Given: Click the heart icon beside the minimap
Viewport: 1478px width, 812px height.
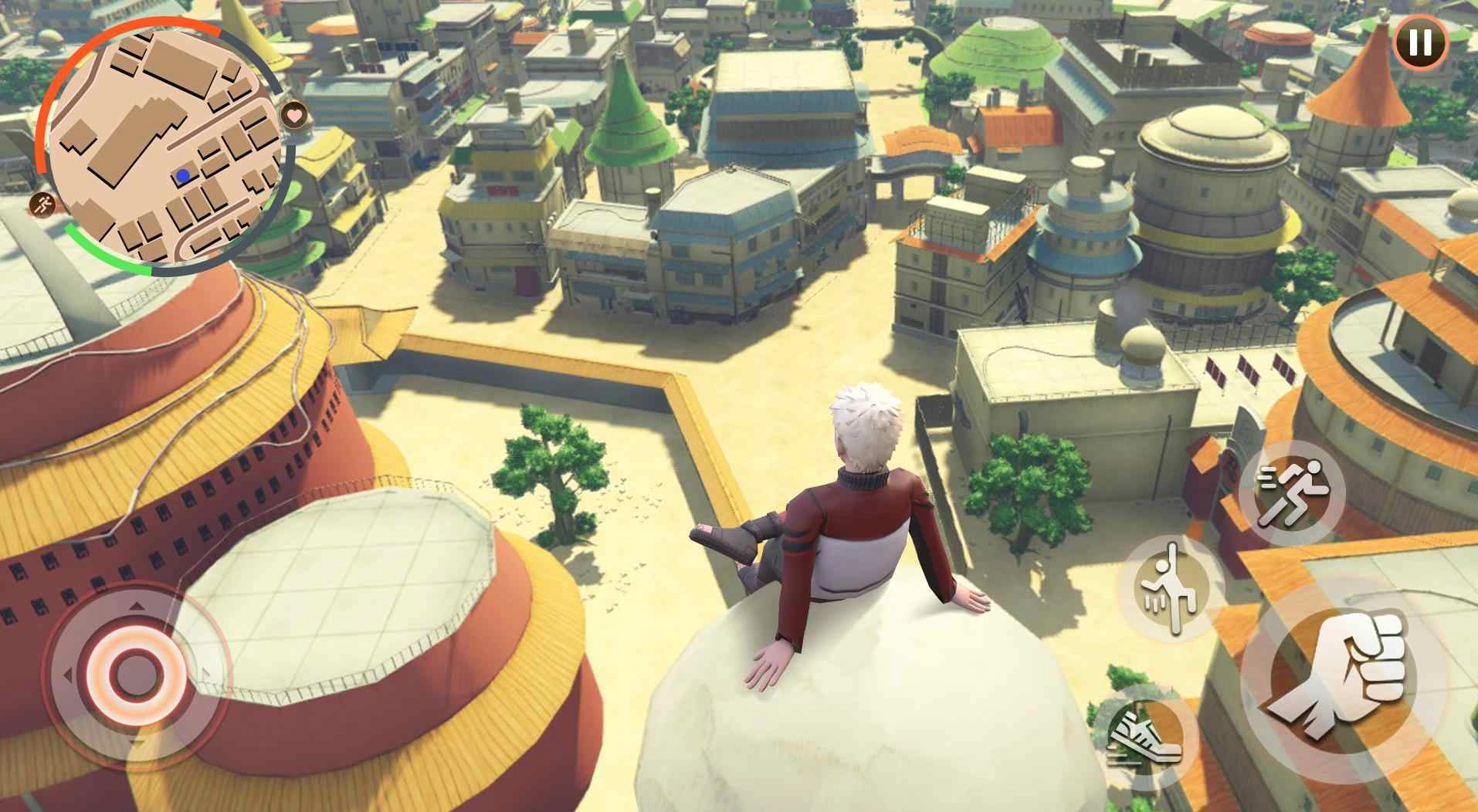Looking at the screenshot, I should coord(293,117).
